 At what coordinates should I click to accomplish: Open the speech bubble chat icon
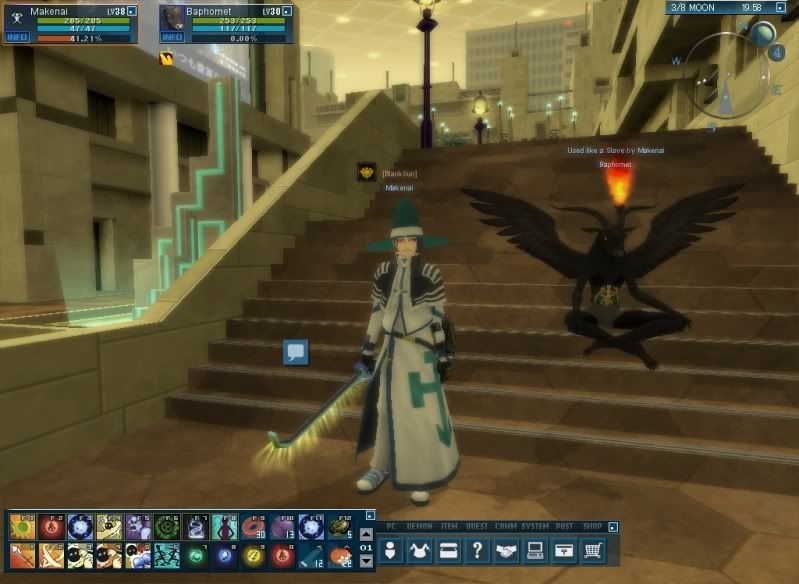[x=295, y=351]
